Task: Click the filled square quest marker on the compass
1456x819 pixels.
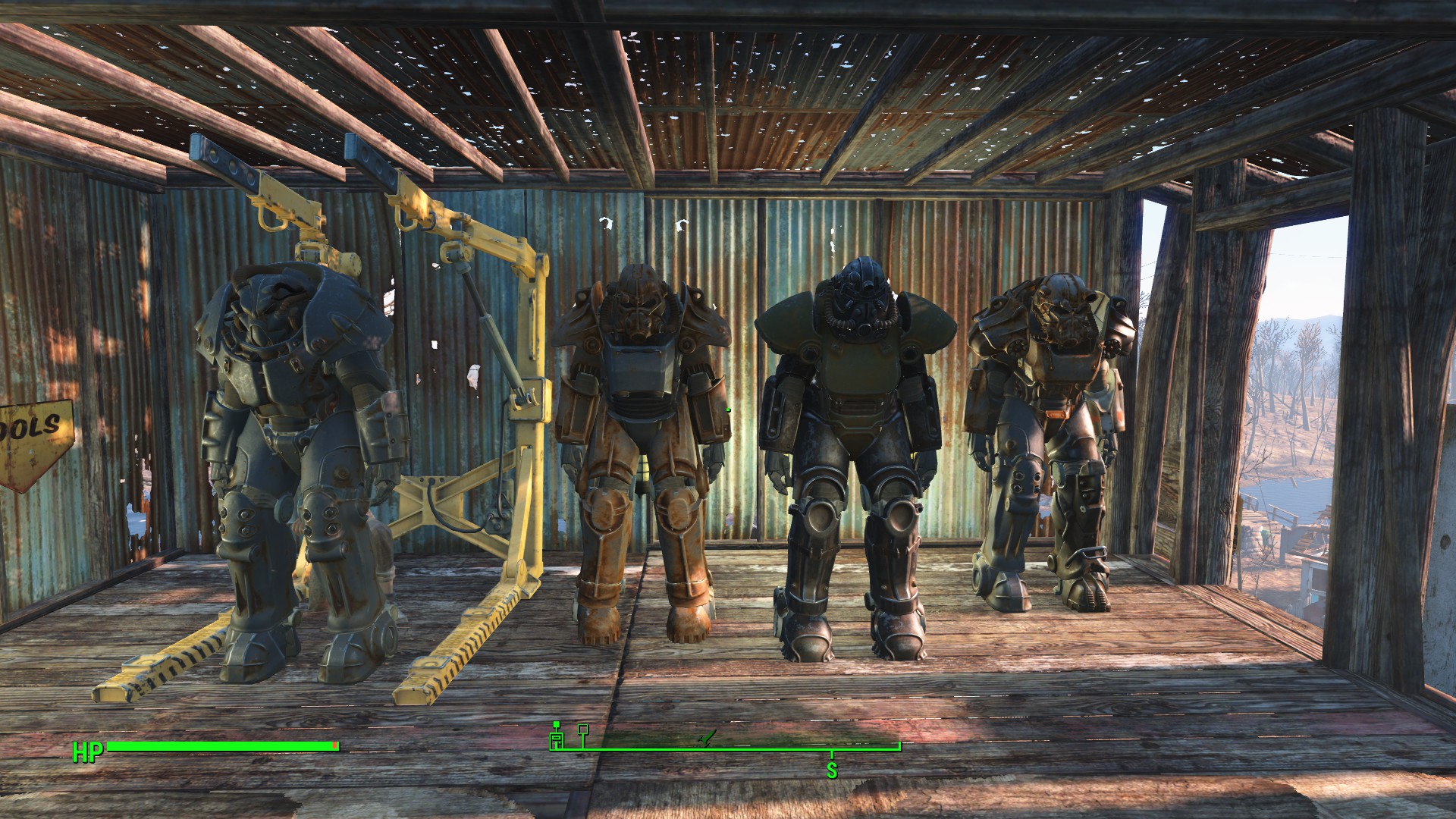Action: pos(557,725)
